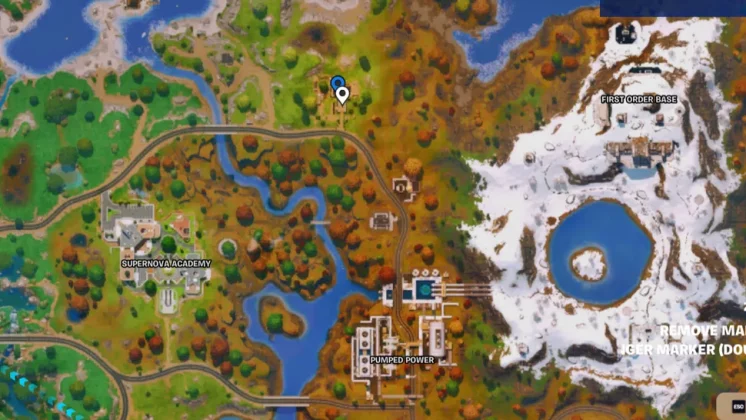Click the blue map marker pin
The height and width of the screenshot is (420, 746).
point(337,82)
